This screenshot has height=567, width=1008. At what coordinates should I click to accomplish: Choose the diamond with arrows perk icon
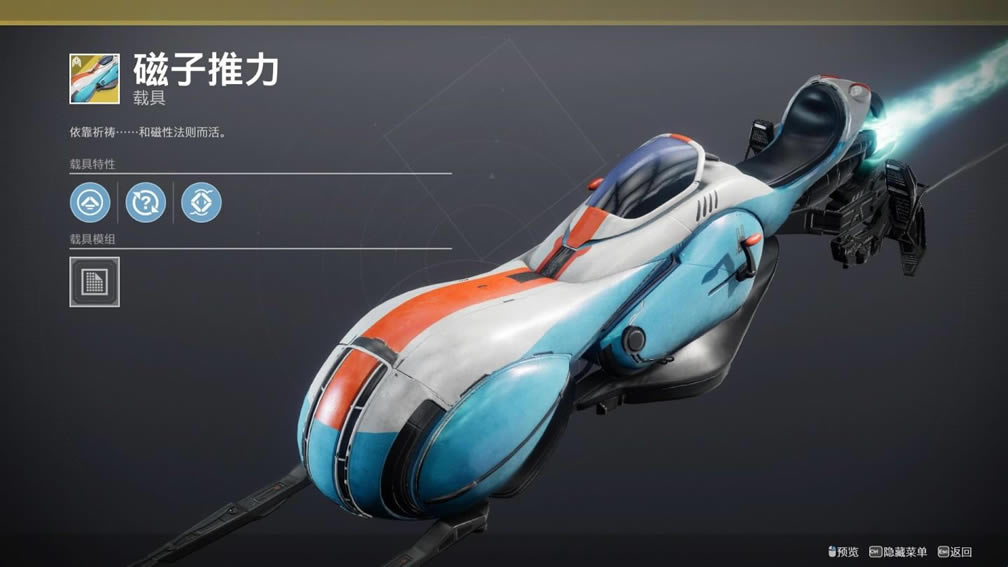coord(201,202)
